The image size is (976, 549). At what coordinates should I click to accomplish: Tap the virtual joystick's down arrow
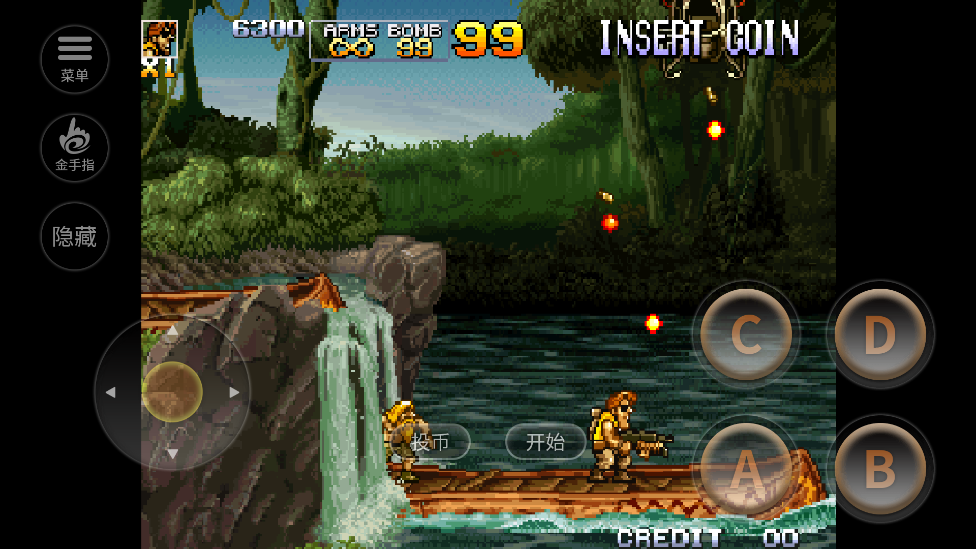pos(172,454)
